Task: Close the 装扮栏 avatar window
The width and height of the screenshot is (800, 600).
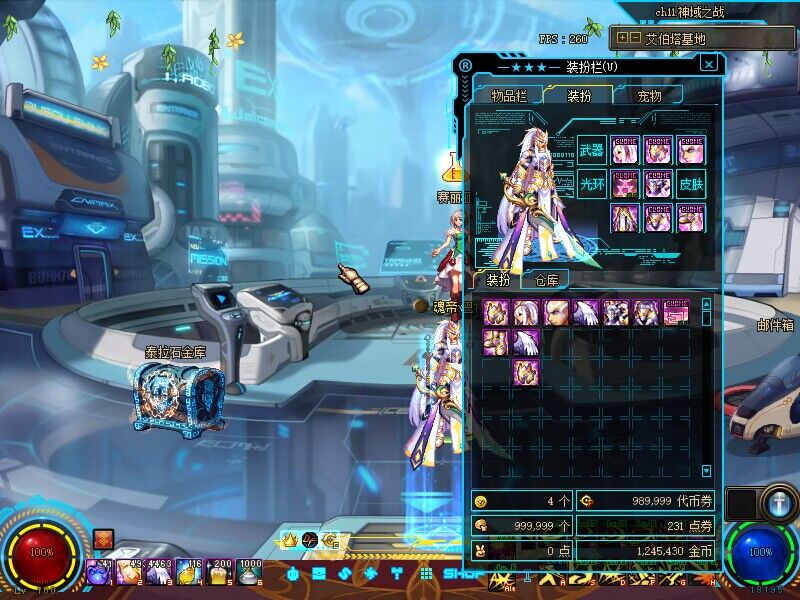Action: tap(709, 64)
